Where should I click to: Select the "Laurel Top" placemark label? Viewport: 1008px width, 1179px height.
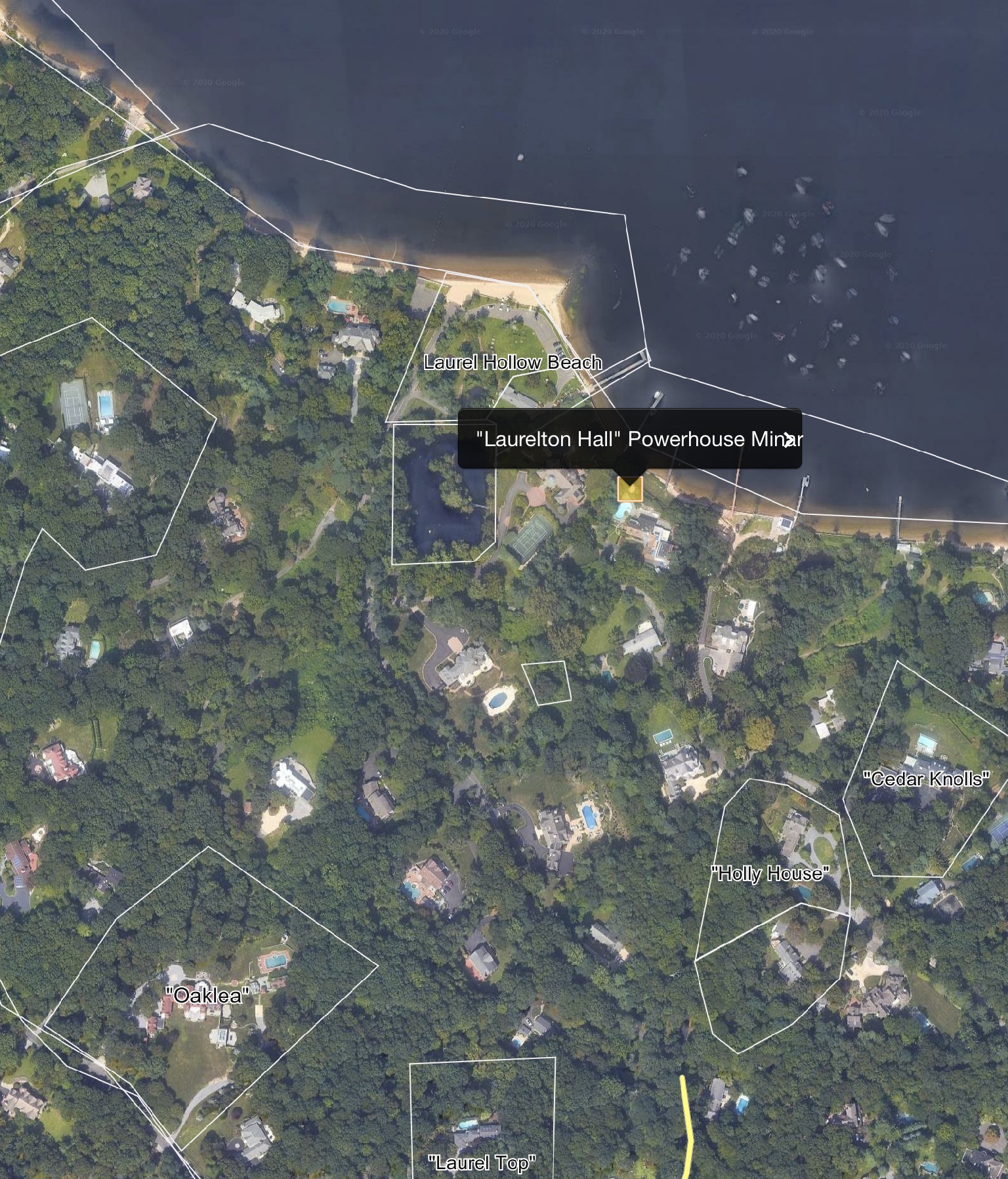coord(482,1163)
